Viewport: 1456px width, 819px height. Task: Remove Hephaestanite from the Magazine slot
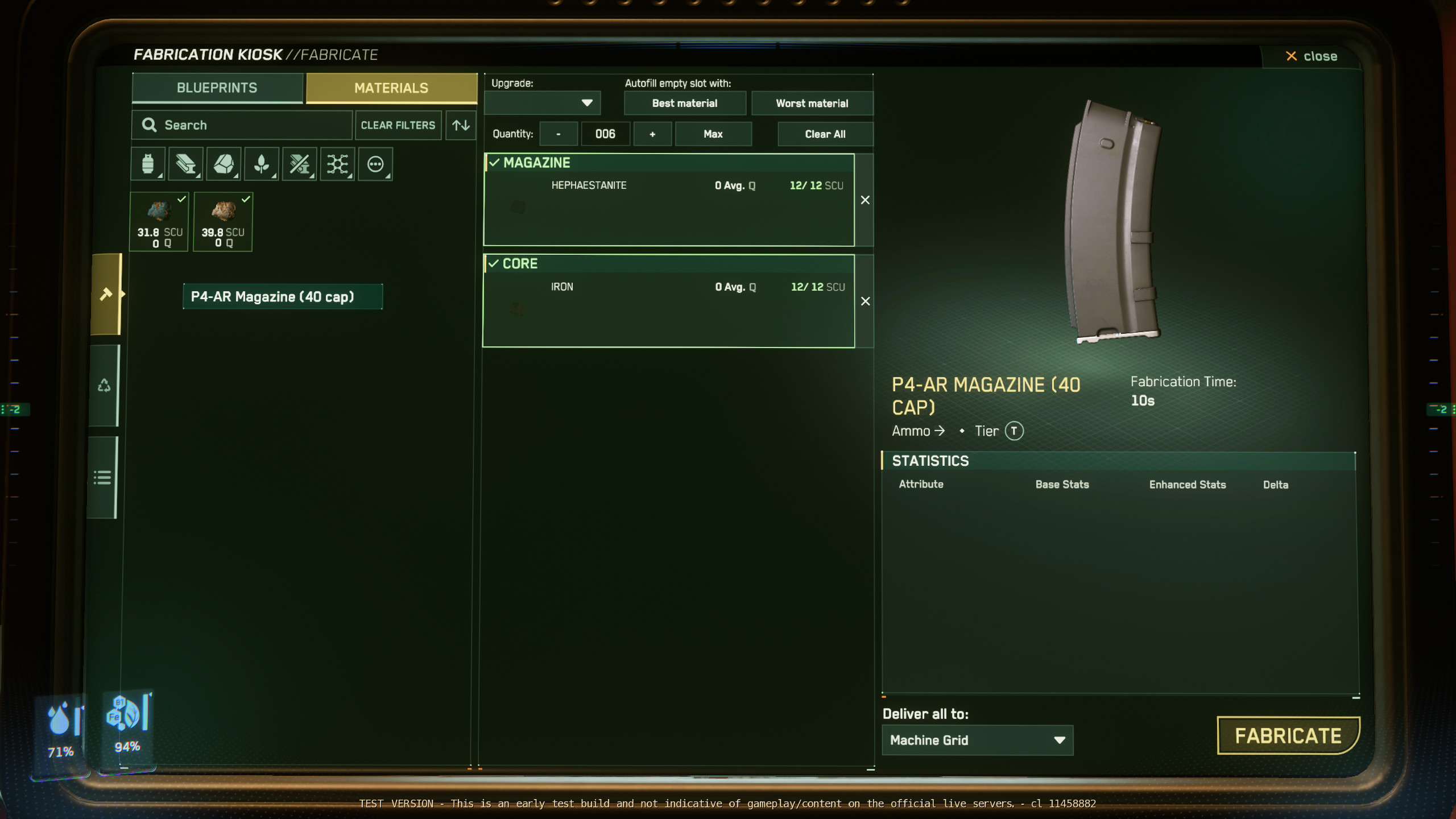(x=865, y=200)
